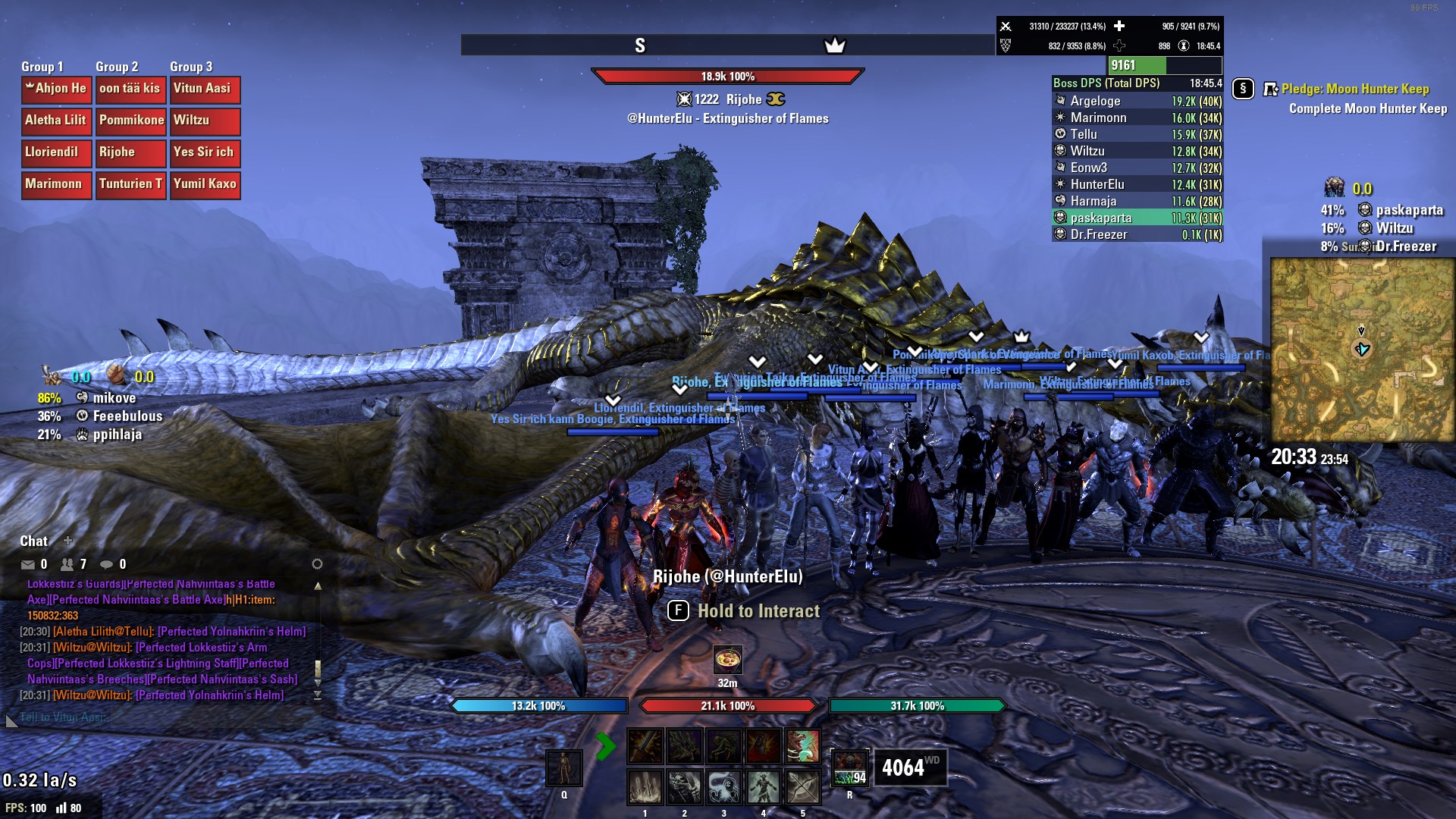The width and height of the screenshot is (1456, 819).
Task: Select Pommikone's red group frame
Action: click(x=130, y=121)
